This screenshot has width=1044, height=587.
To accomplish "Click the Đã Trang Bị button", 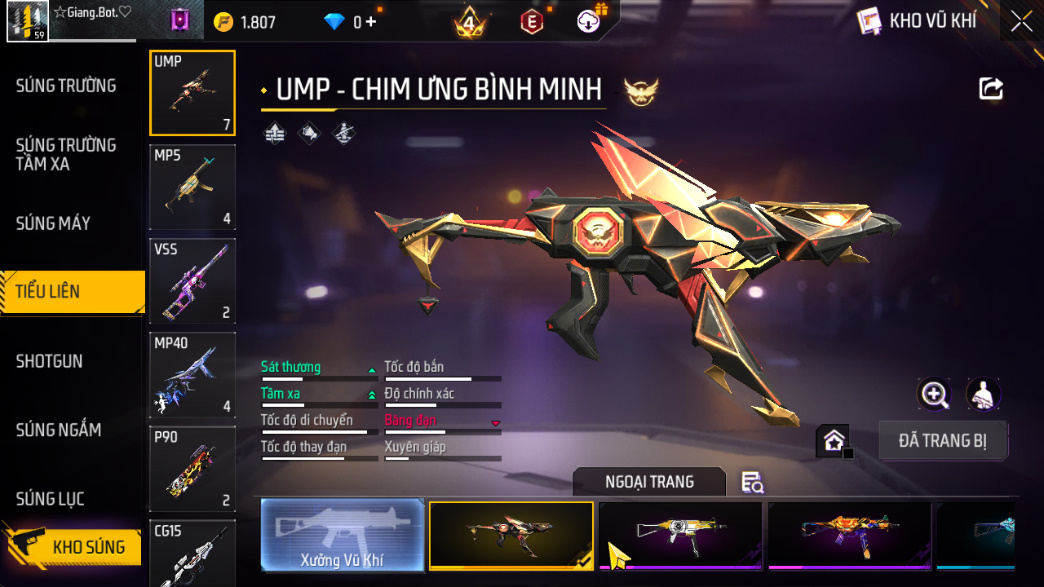I will tap(943, 441).
